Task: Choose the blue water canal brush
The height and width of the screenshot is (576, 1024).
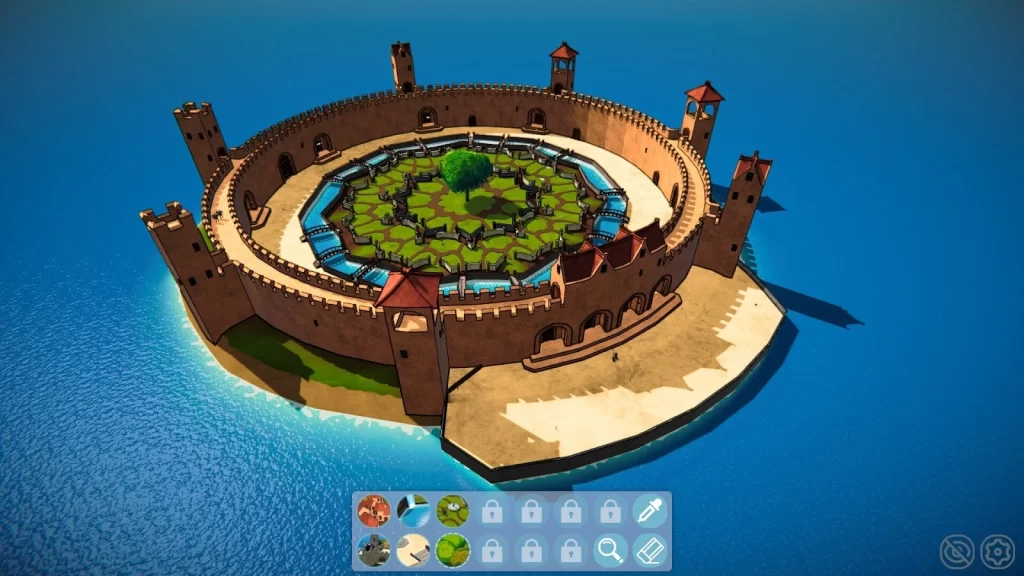Action: (x=413, y=511)
